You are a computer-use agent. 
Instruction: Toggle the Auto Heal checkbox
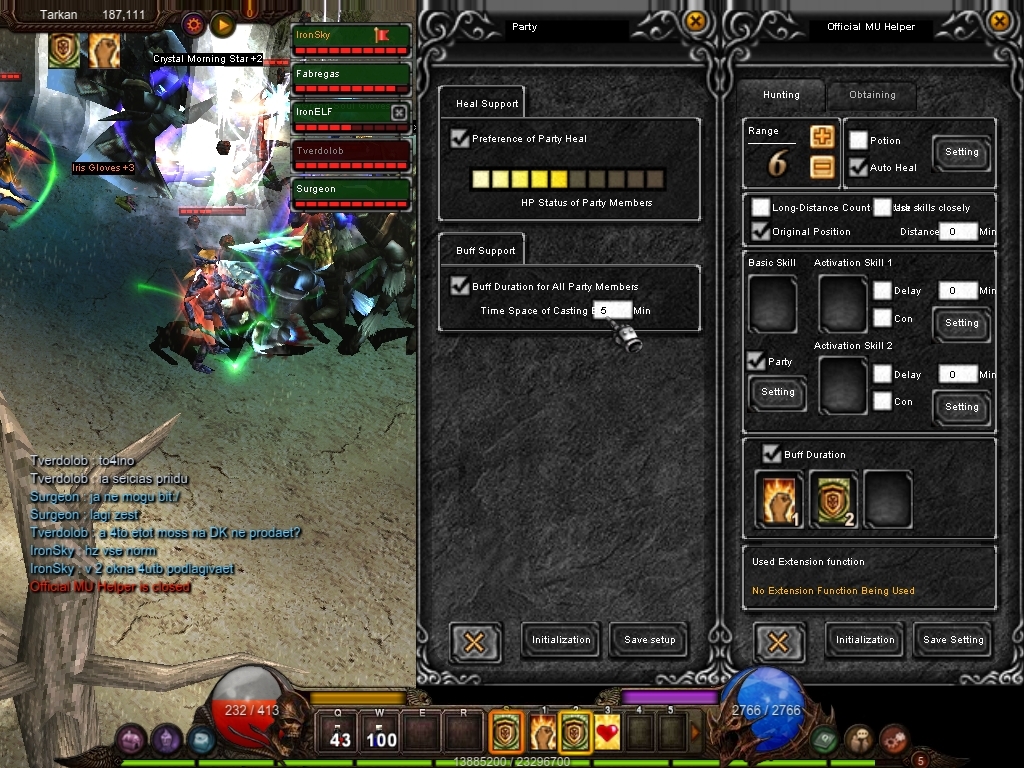click(858, 167)
